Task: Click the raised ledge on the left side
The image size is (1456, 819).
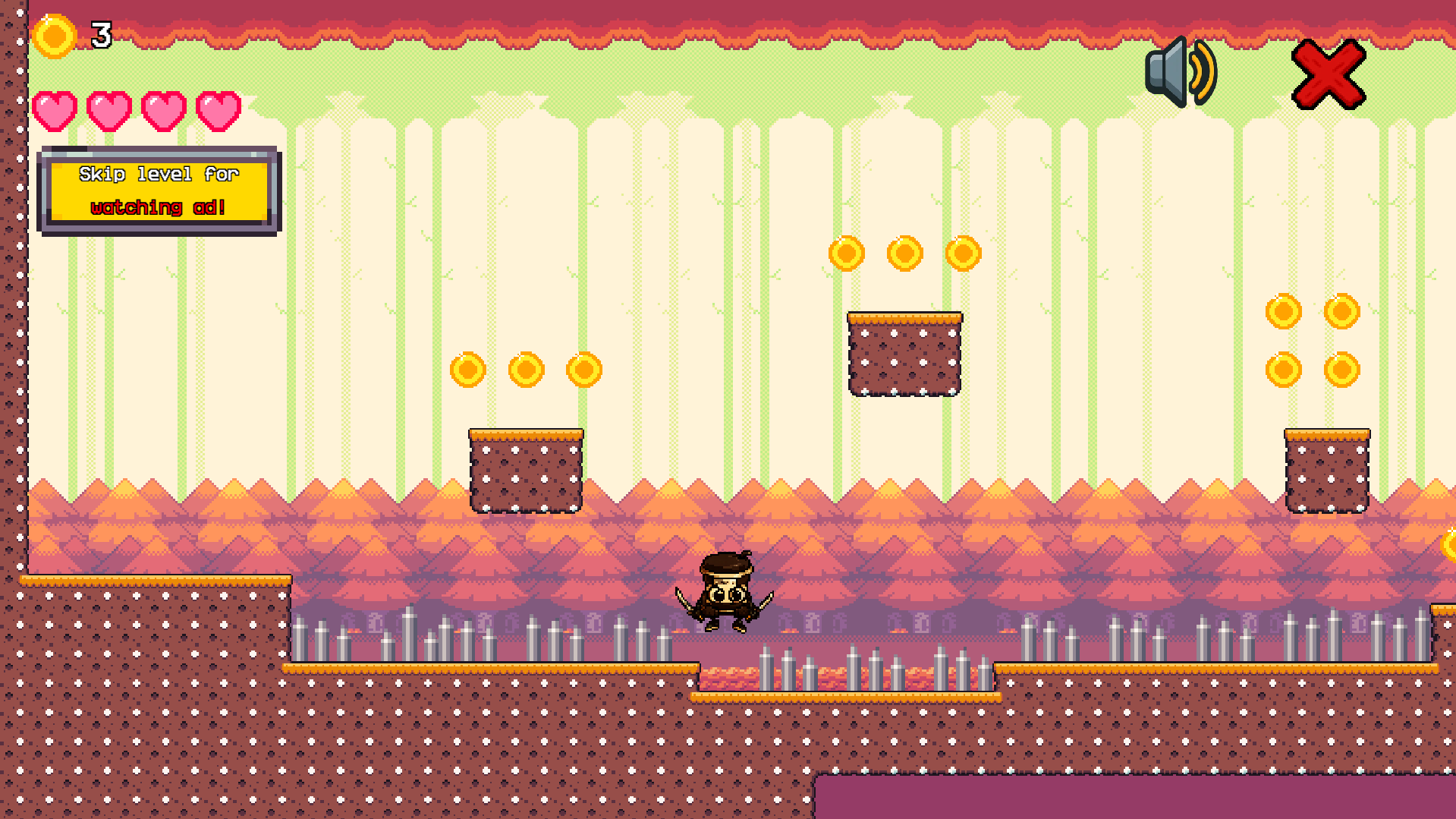Action: coord(152,622)
